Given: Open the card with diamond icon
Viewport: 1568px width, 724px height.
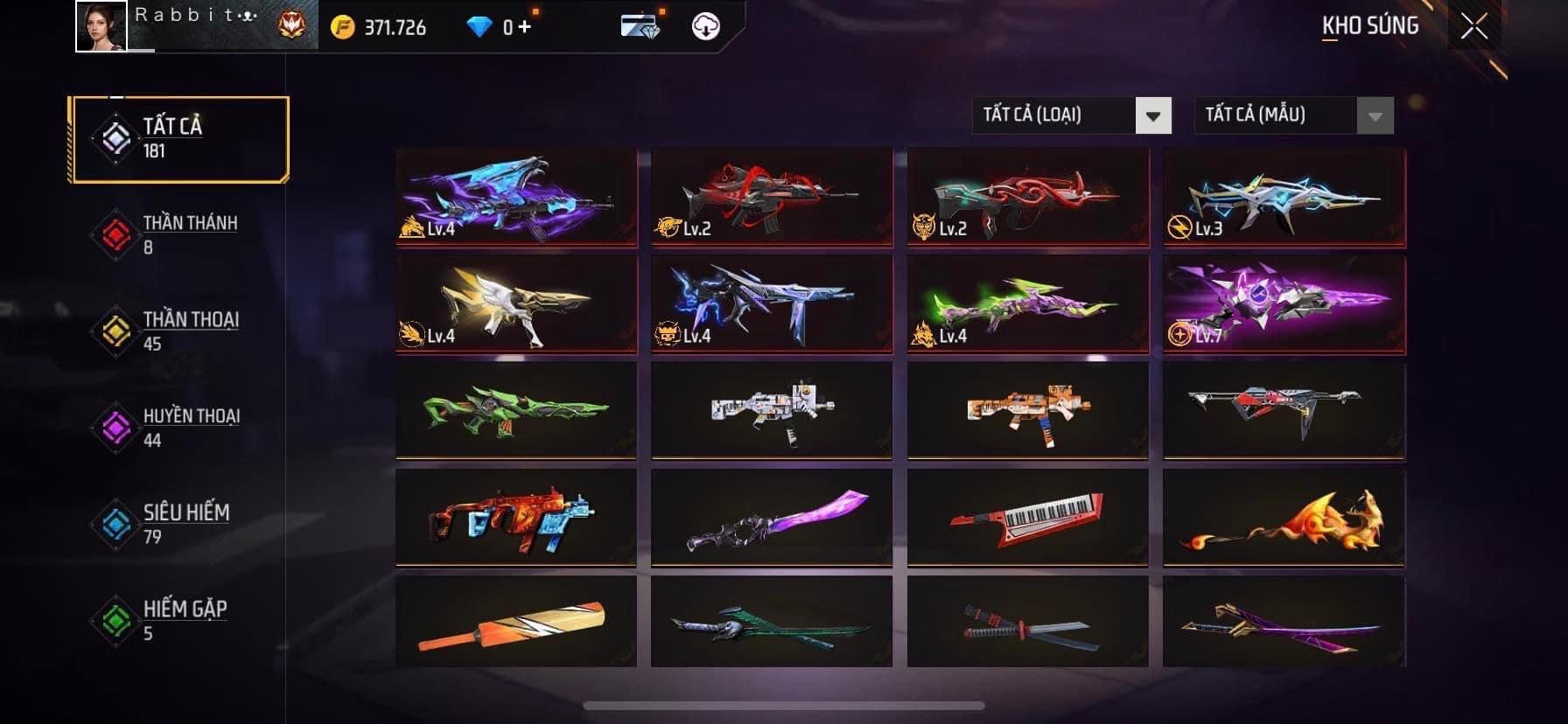Looking at the screenshot, I should pyautogui.click(x=639, y=26).
